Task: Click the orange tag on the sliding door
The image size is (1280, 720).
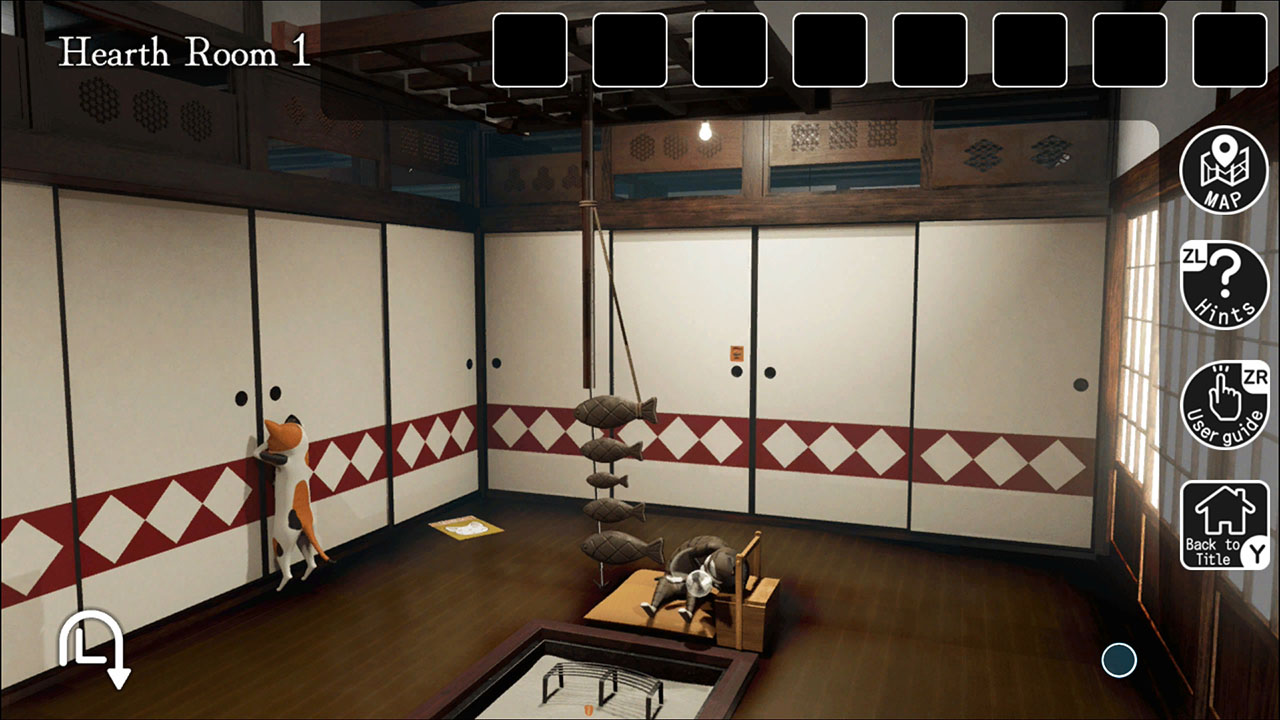Action: [x=735, y=353]
